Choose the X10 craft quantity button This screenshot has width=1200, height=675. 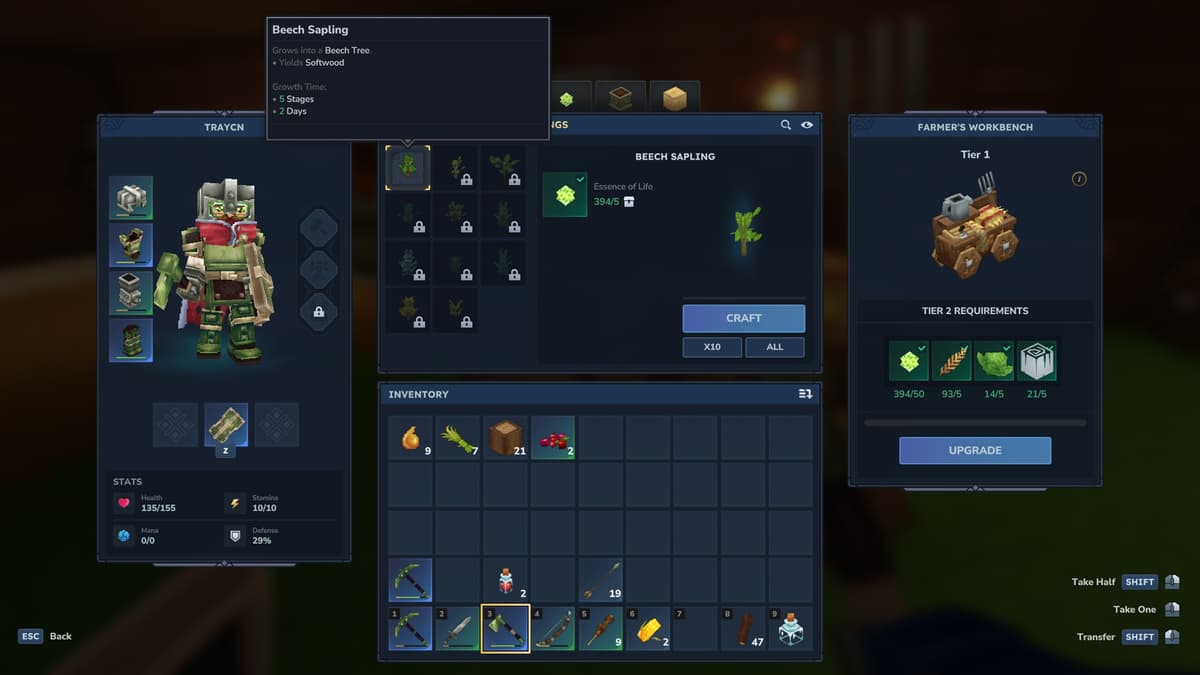pos(712,347)
